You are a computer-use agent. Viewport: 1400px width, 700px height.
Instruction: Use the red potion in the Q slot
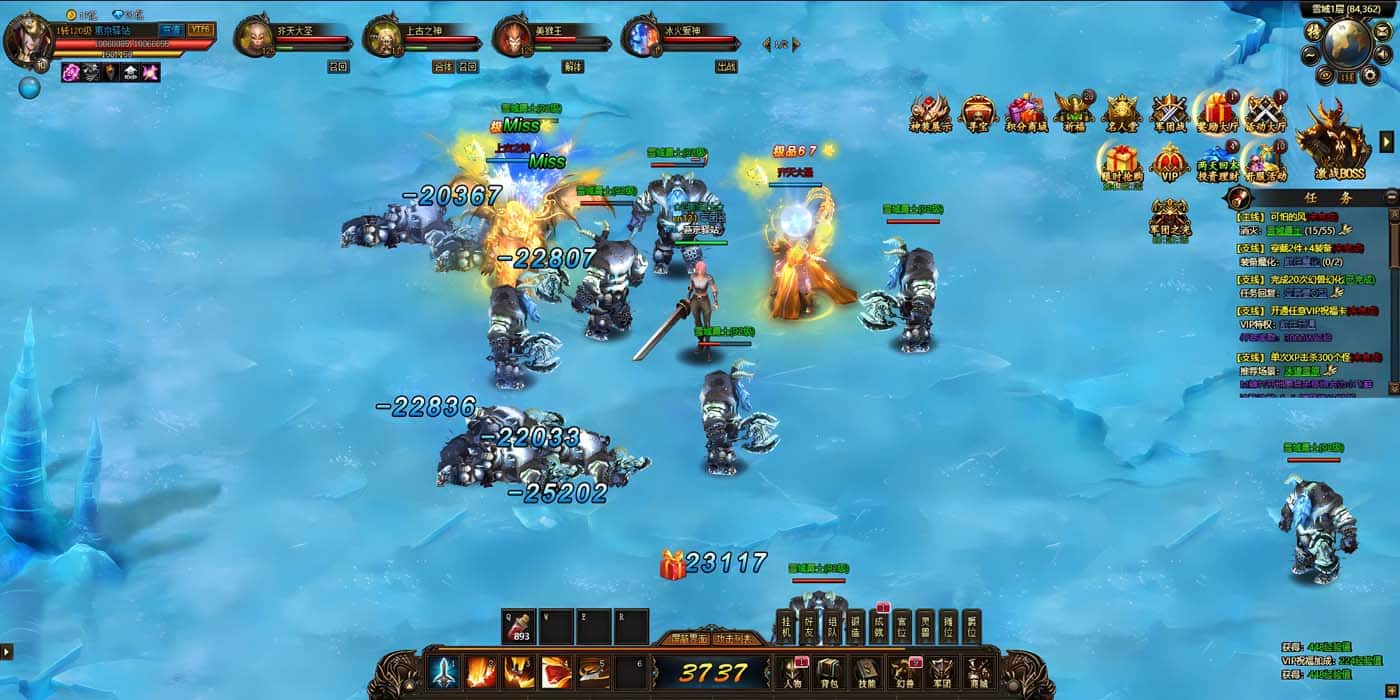point(519,627)
